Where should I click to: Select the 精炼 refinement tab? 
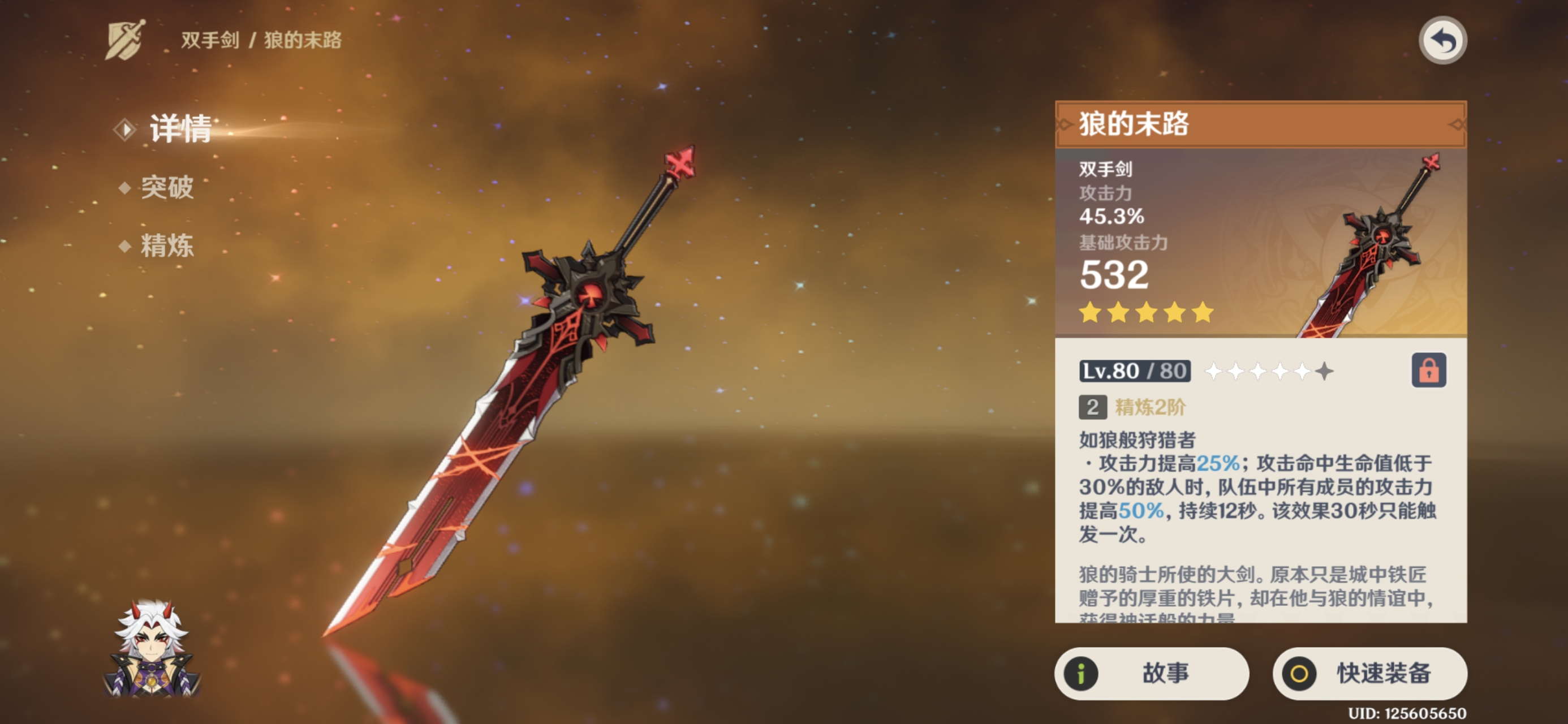[166, 246]
